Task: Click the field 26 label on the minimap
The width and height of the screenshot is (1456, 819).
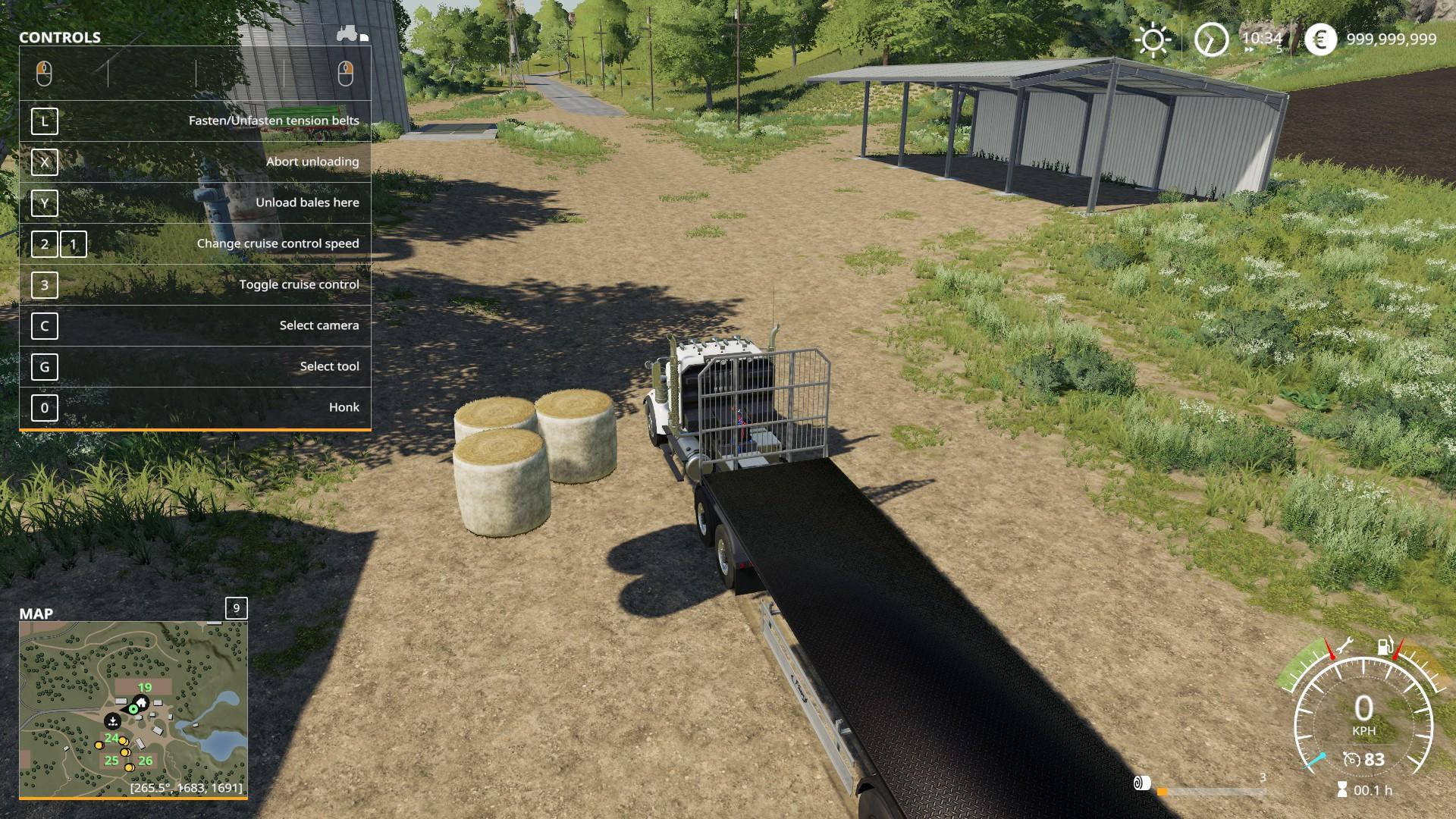Action: pyautogui.click(x=146, y=761)
